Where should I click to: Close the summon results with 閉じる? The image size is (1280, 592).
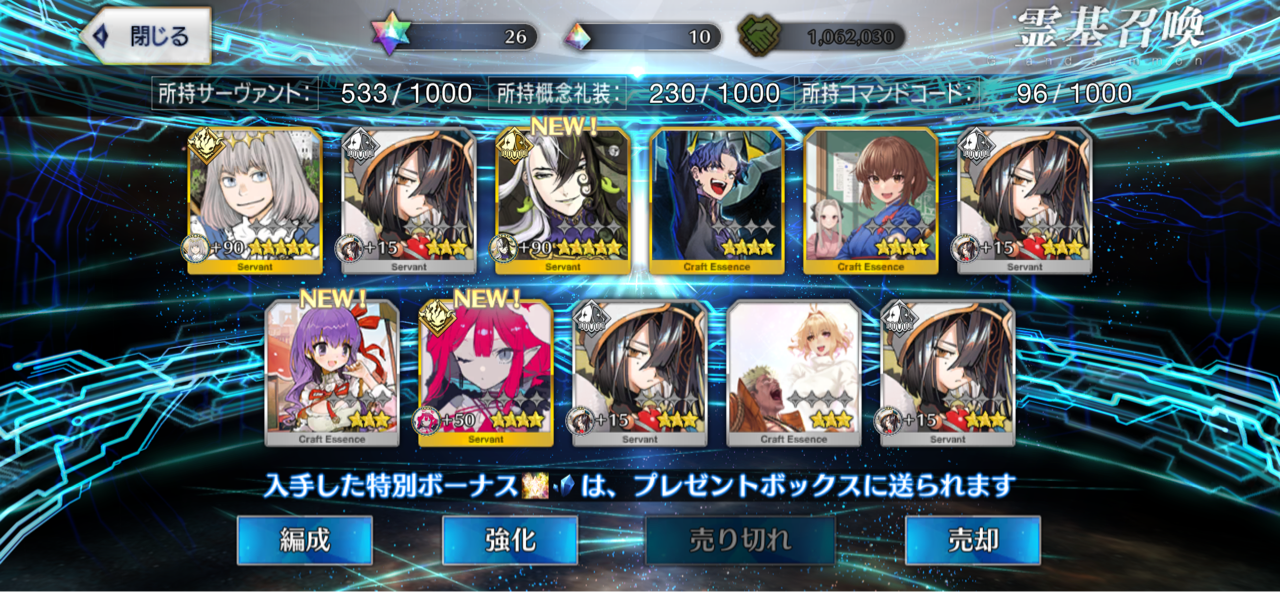[146, 37]
